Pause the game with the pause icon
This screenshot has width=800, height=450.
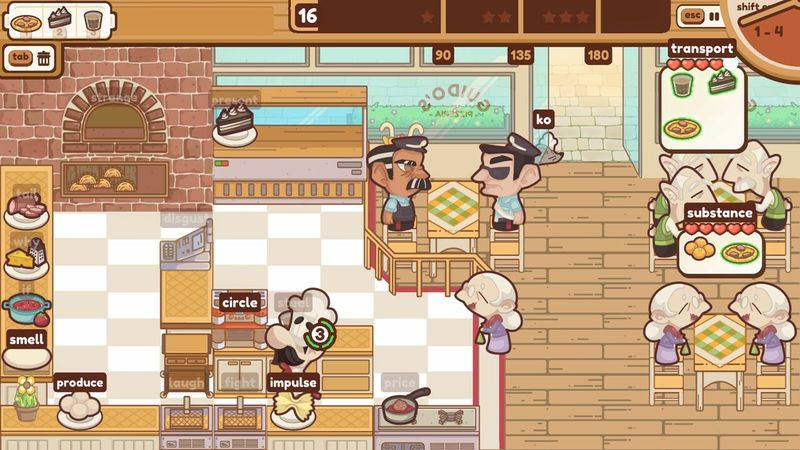(x=714, y=16)
